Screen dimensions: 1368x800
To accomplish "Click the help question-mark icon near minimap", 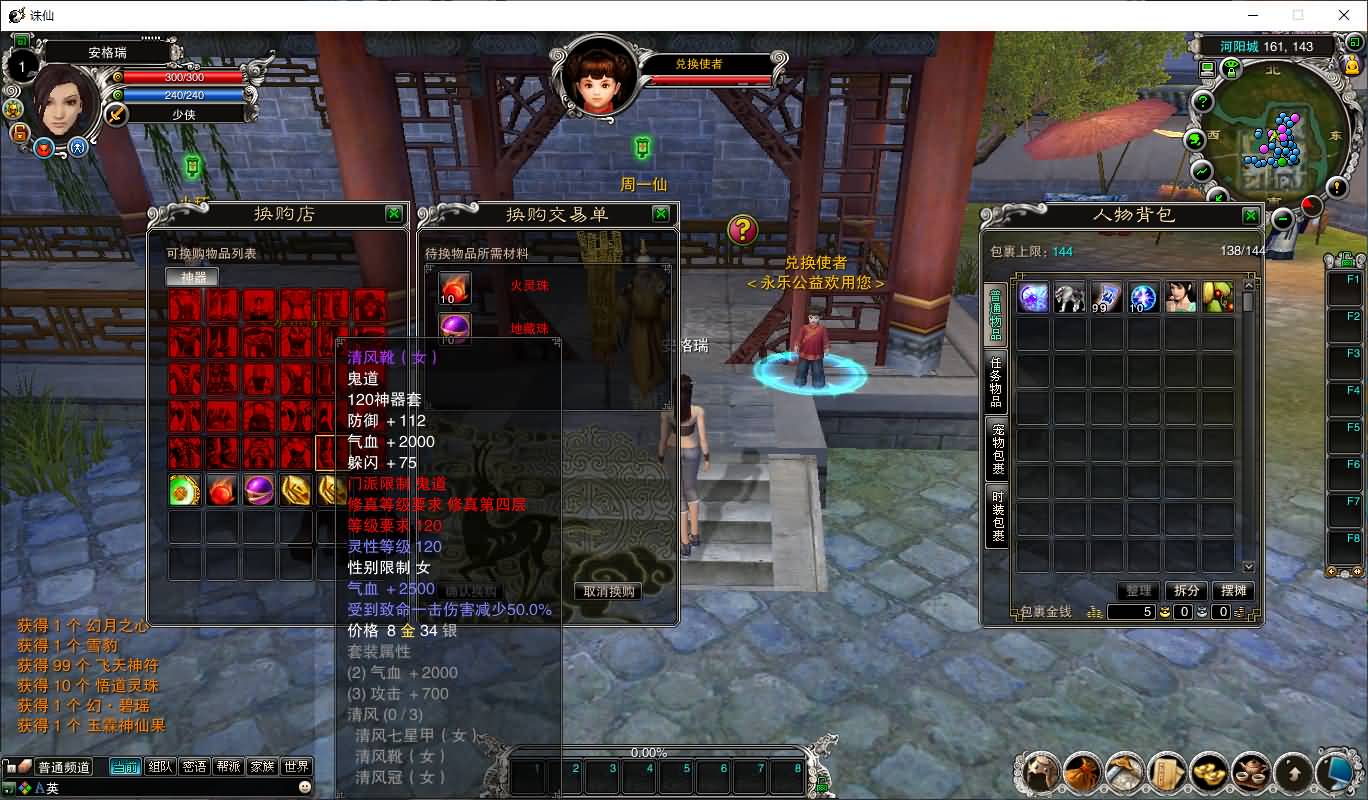I will (x=1204, y=100).
